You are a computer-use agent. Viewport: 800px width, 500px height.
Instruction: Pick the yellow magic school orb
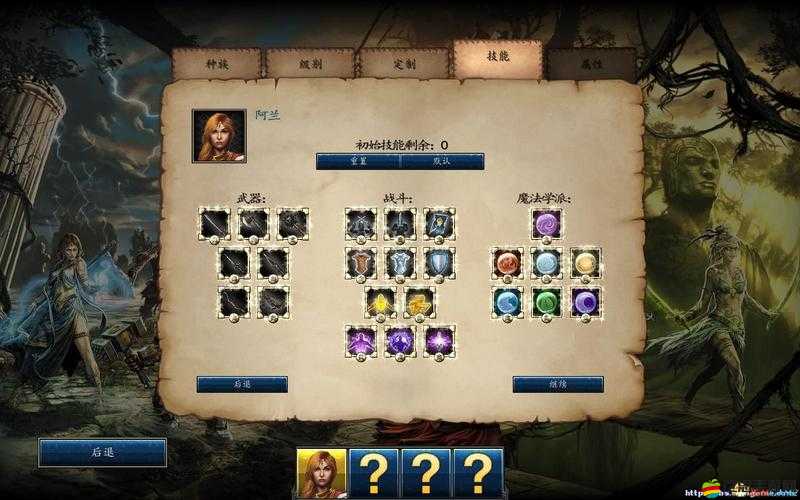pos(585,263)
